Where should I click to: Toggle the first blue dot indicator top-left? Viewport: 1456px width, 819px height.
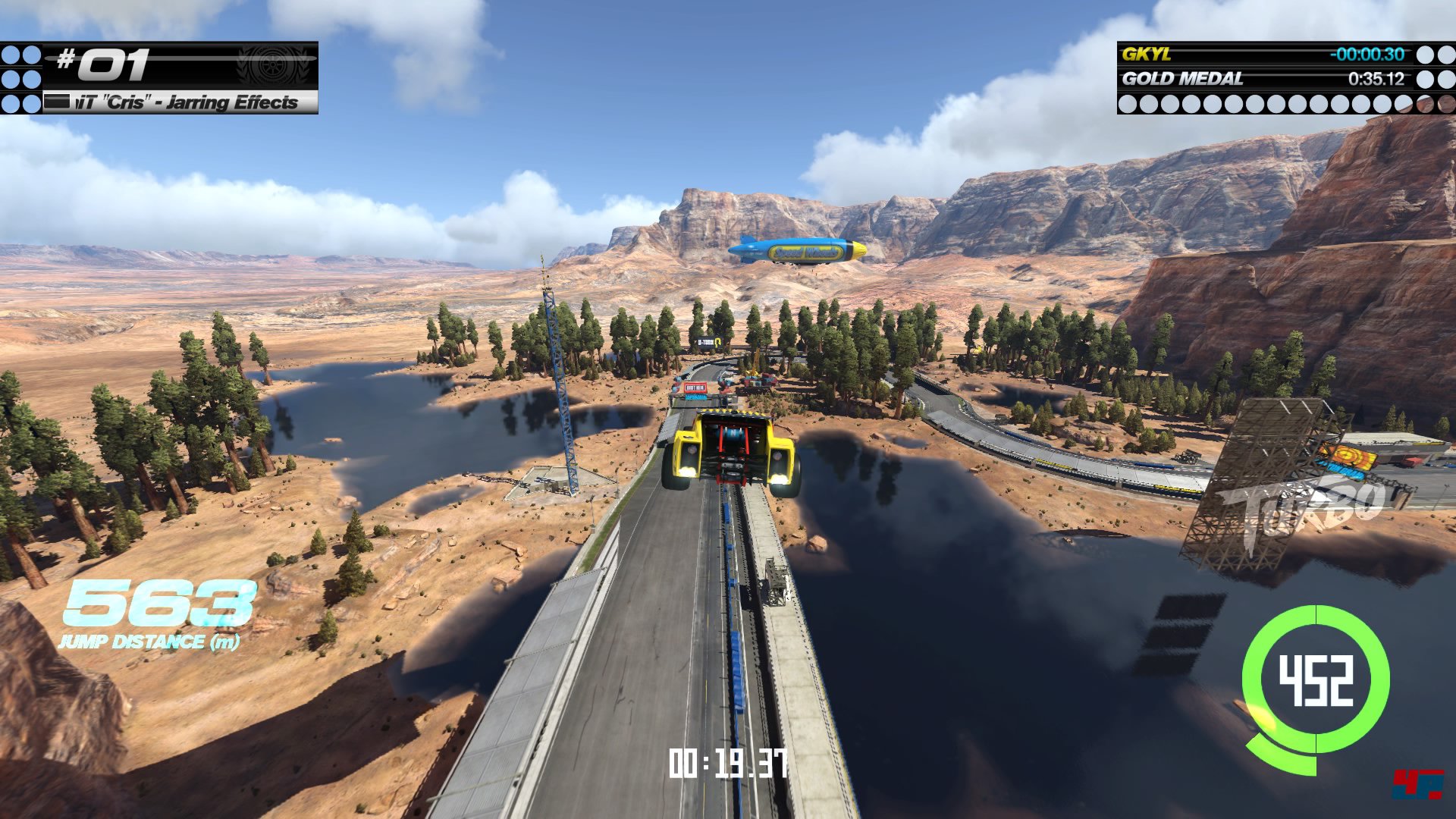tap(12, 53)
